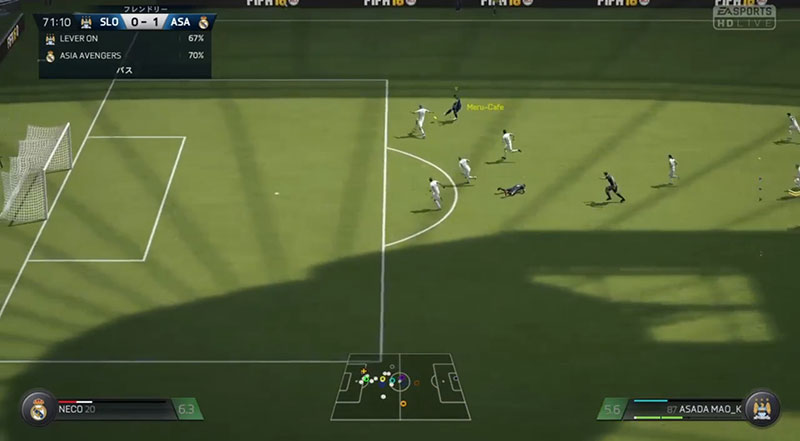Image resolution: width=800 pixels, height=441 pixels.
Task: Select the Real Madrid crest beside NECO
Action: 39,408
